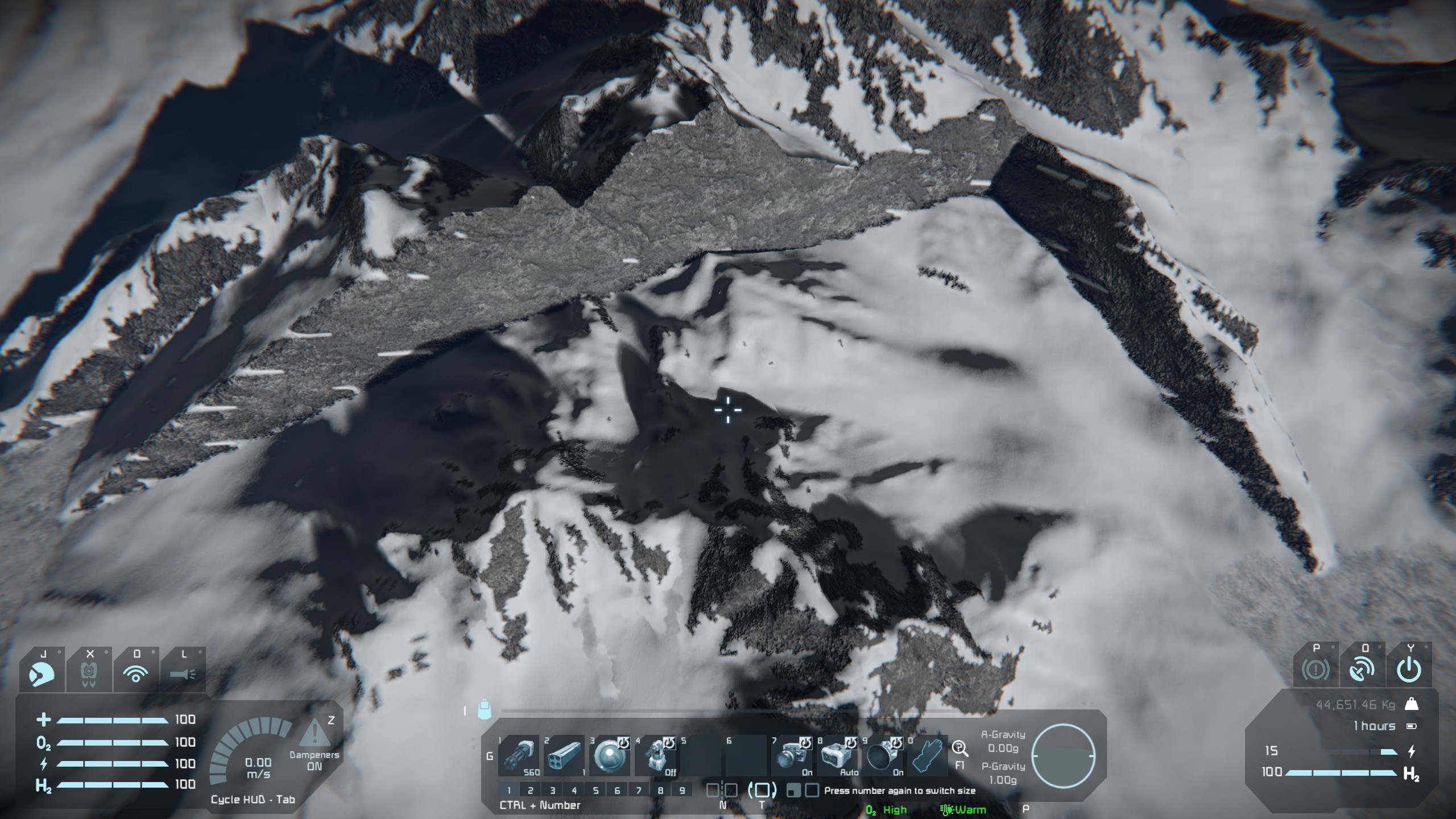1456x819 pixels.
Task: Toggle the turret slot marked Off
Action: pyautogui.click(x=656, y=755)
